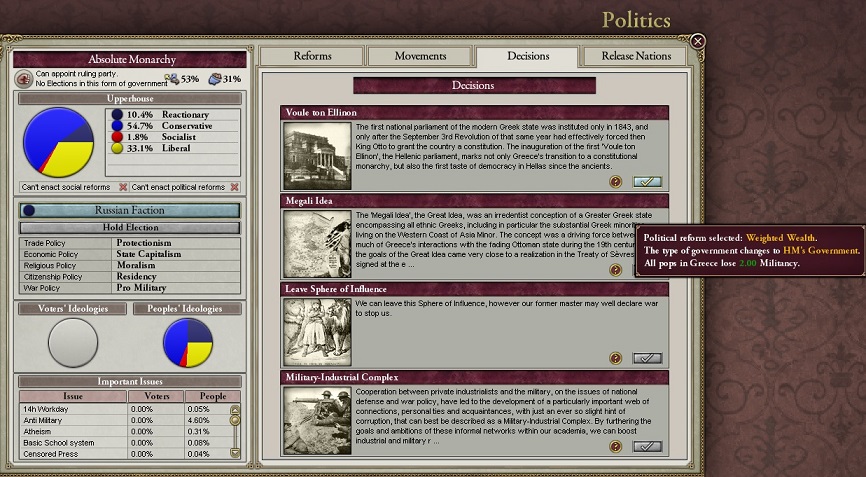Select the Decisions tab
866x477 pixels.
[528, 57]
